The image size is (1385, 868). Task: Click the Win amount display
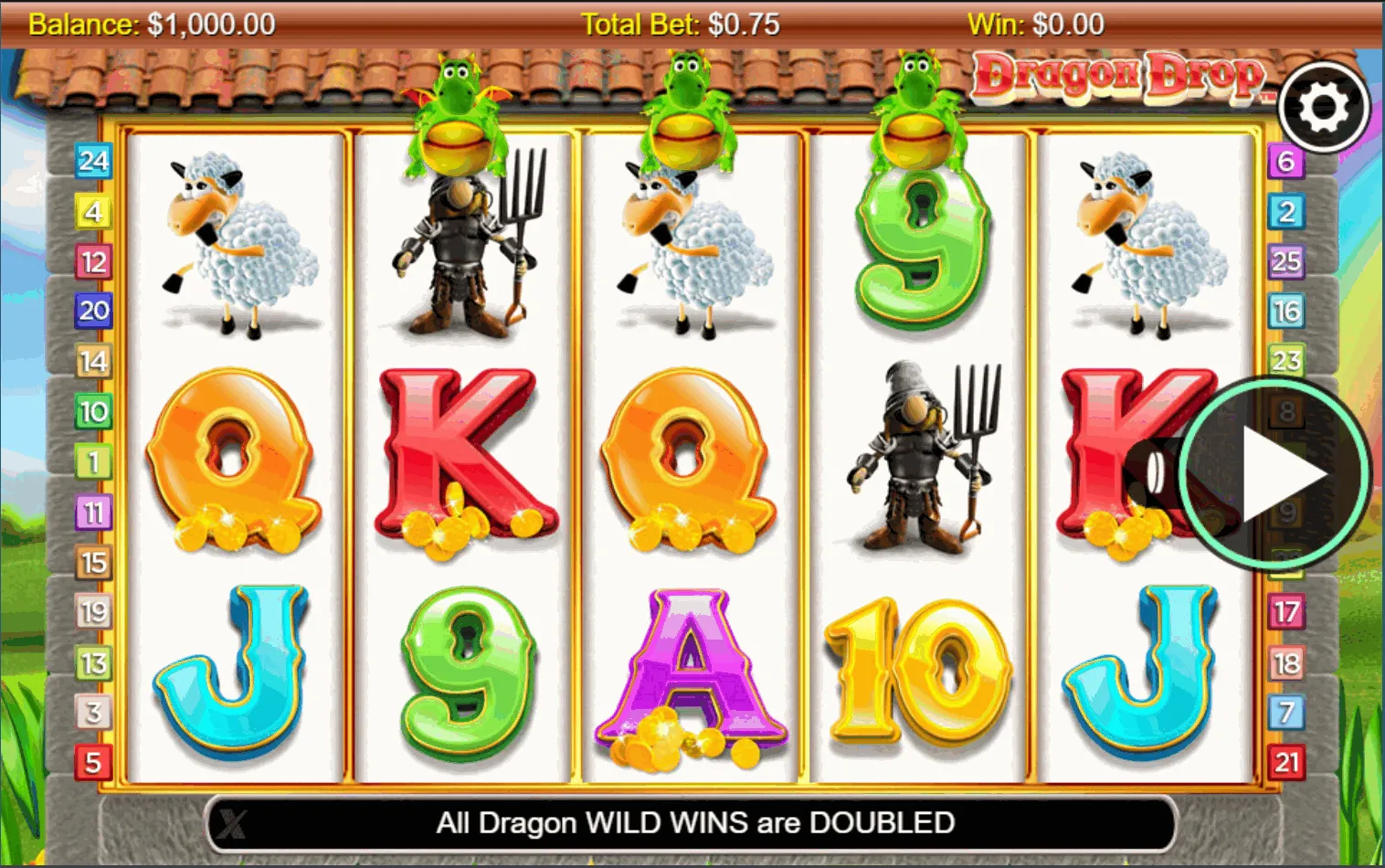(x=1037, y=24)
